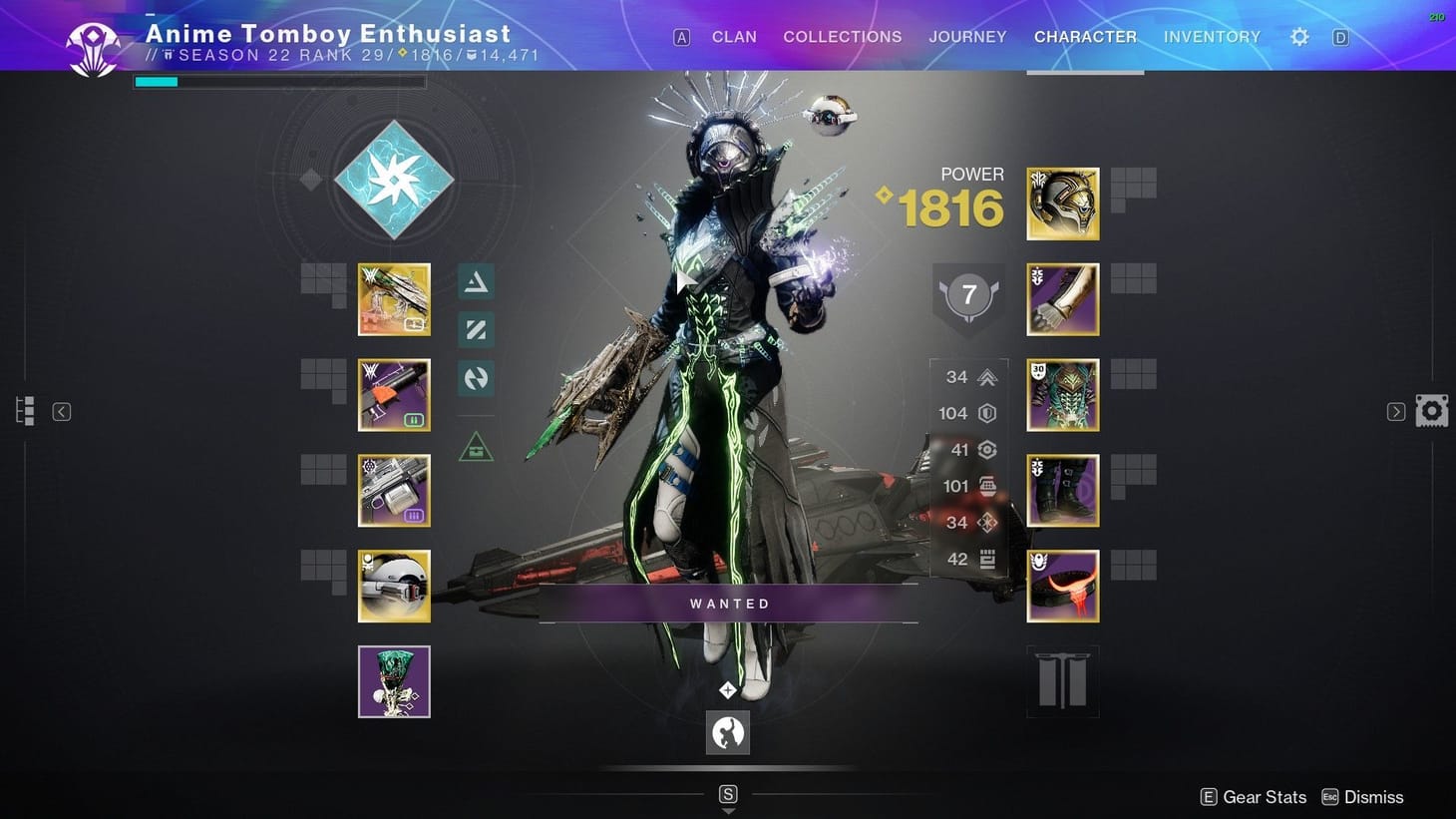Open the camera screenshot icon on right edge
The height and width of the screenshot is (819, 1456).
point(1432,410)
